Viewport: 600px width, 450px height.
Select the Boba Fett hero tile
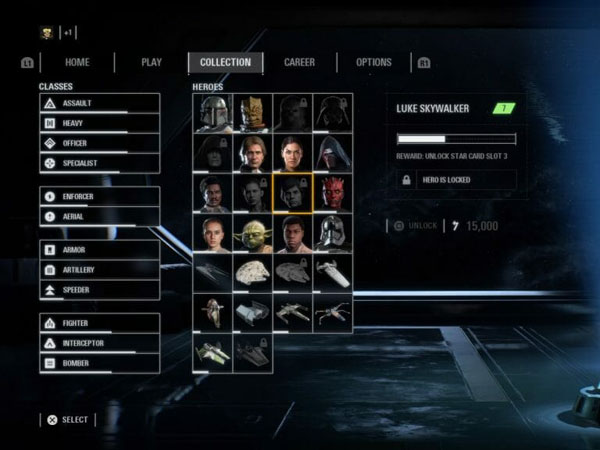[x=213, y=113]
